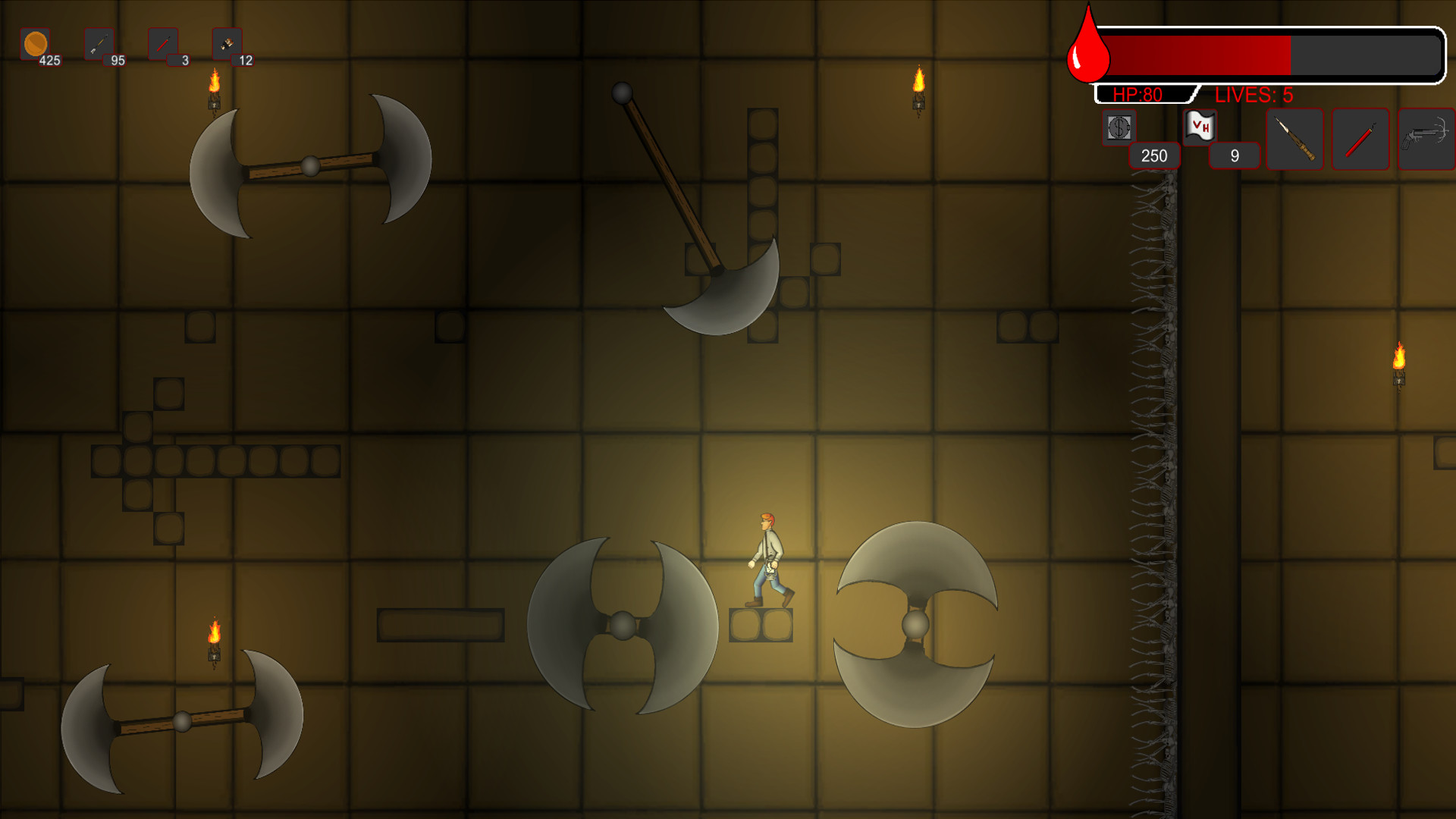Screen dimensions: 1456x819
Task: Click the LIVES: 5 counter
Action: click(1254, 95)
